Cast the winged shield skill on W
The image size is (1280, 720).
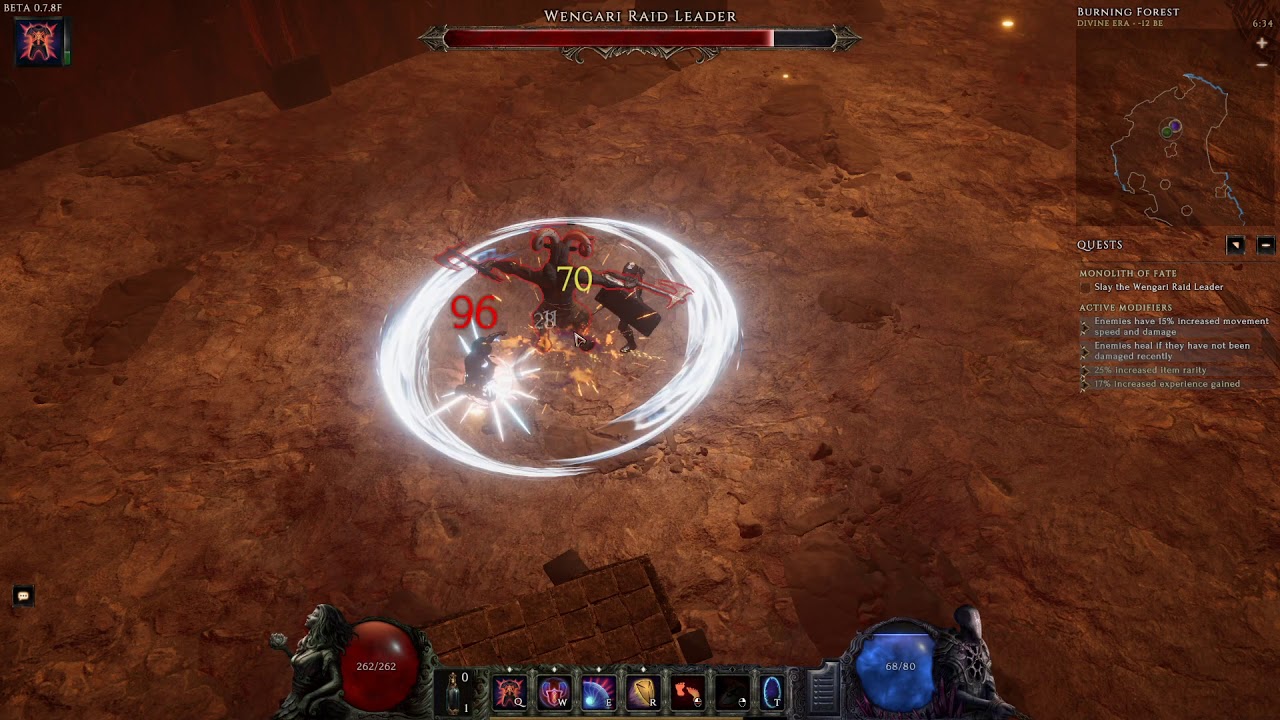pyautogui.click(x=553, y=692)
